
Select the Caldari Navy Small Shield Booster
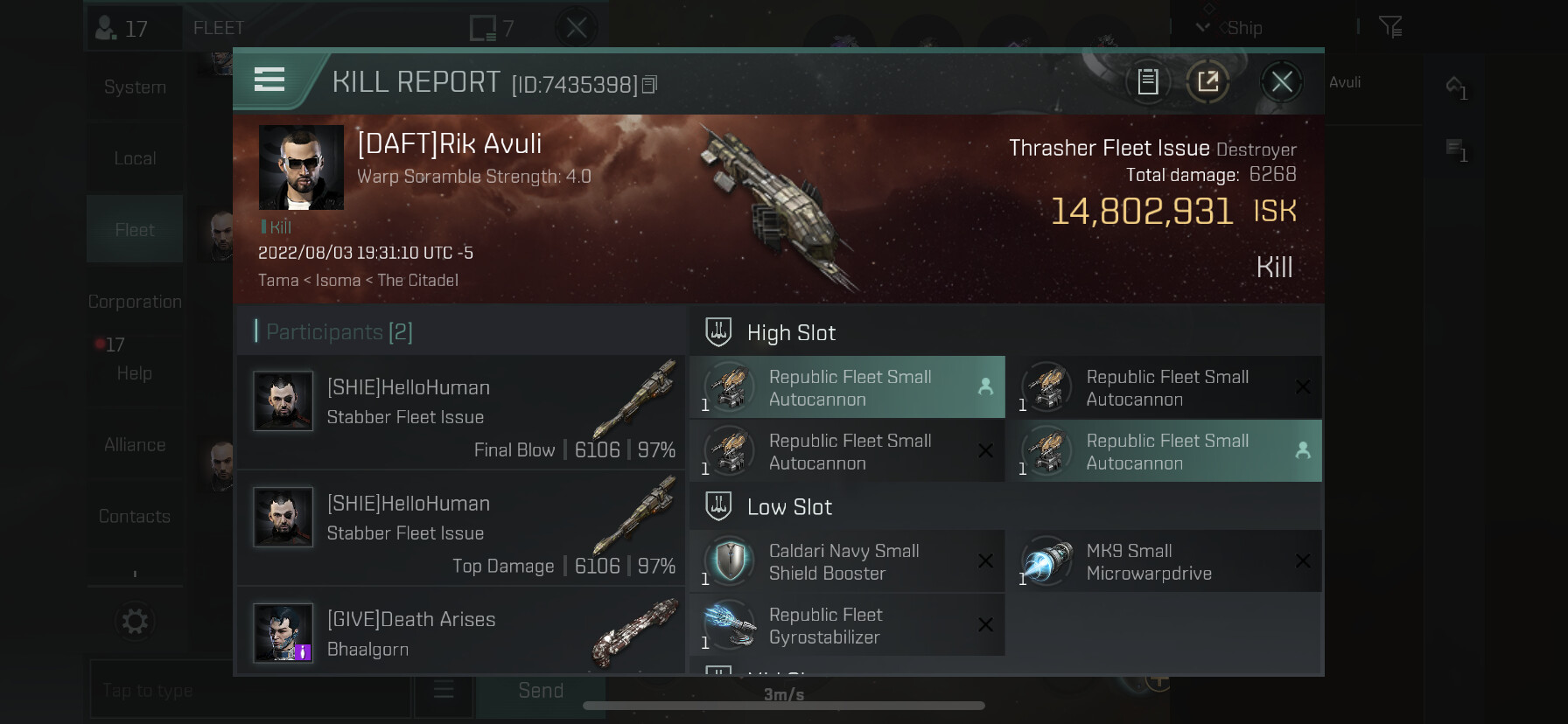tap(847, 562)
